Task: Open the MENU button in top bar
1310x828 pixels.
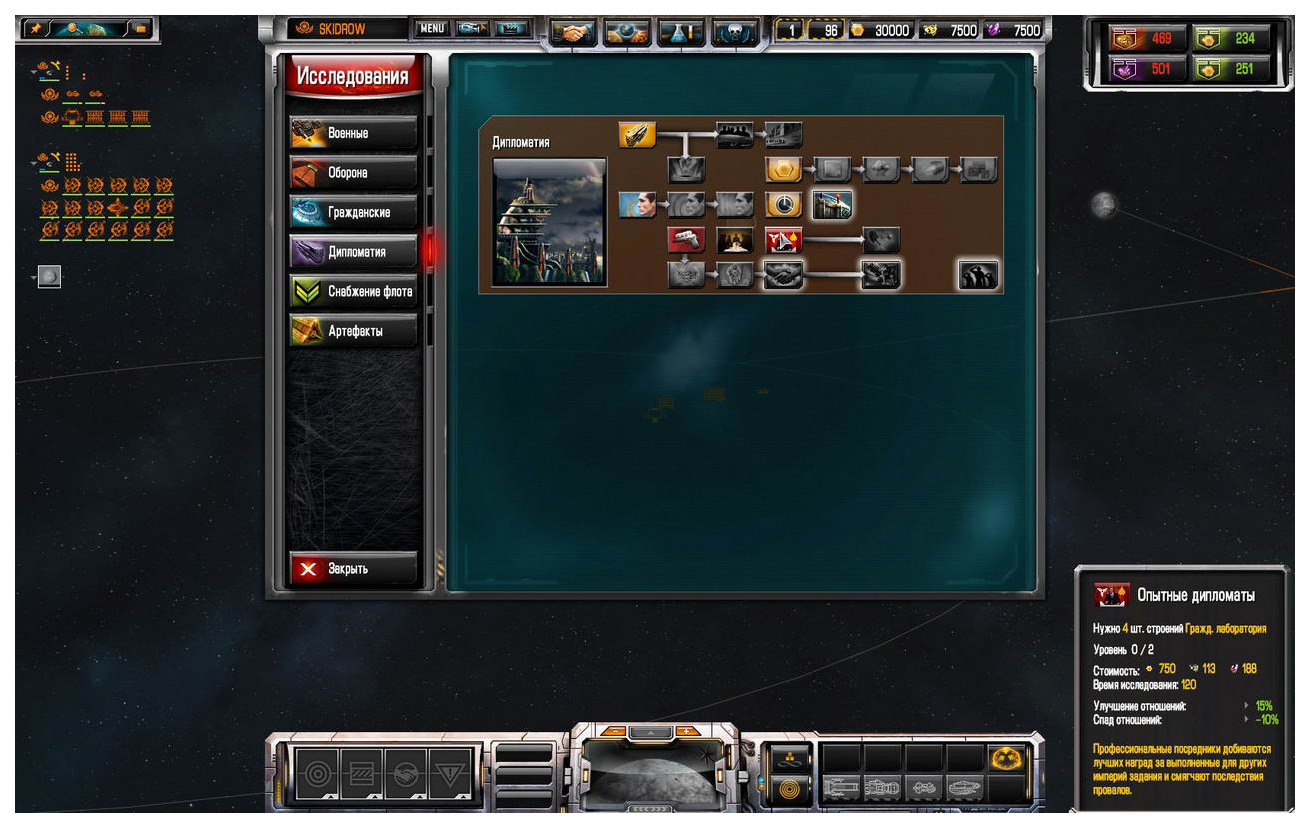Action: [432, 29]
